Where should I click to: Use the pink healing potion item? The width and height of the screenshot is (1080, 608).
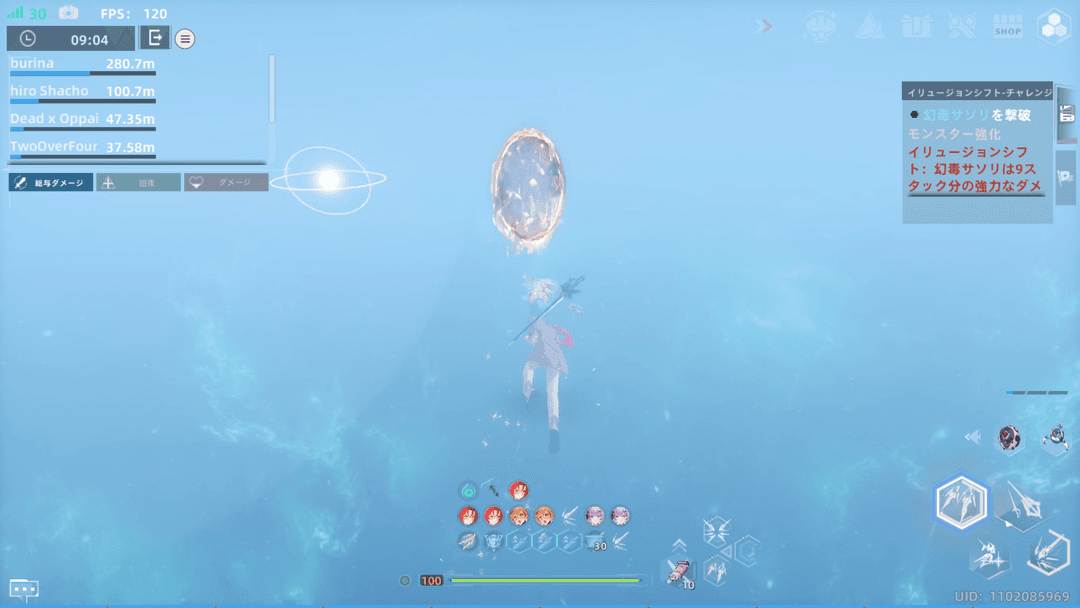point(679,573)
